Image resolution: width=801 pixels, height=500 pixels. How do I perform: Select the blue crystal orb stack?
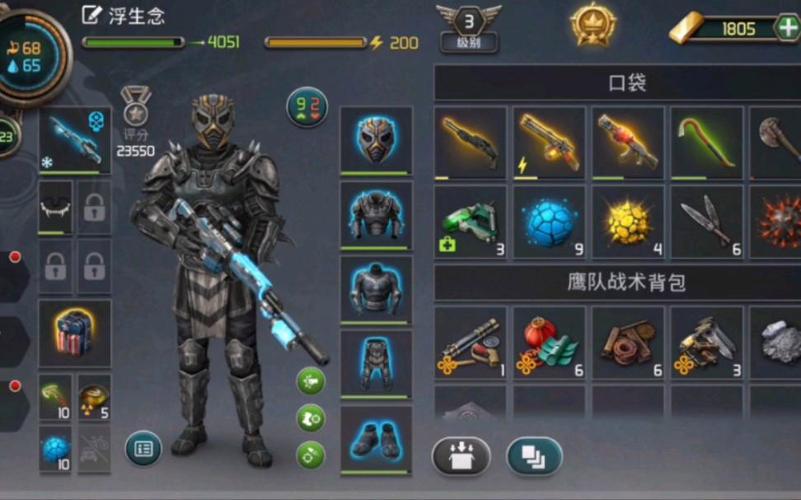(x=549, y=221)
